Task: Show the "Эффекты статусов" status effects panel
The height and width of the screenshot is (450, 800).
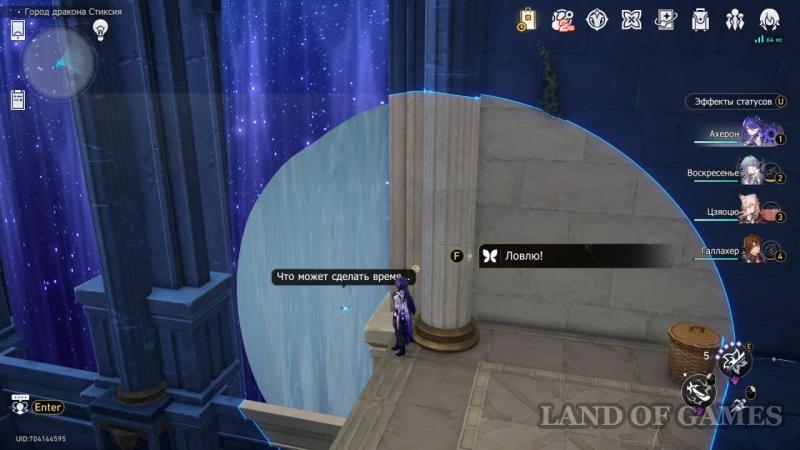Action: pos(737,102)
